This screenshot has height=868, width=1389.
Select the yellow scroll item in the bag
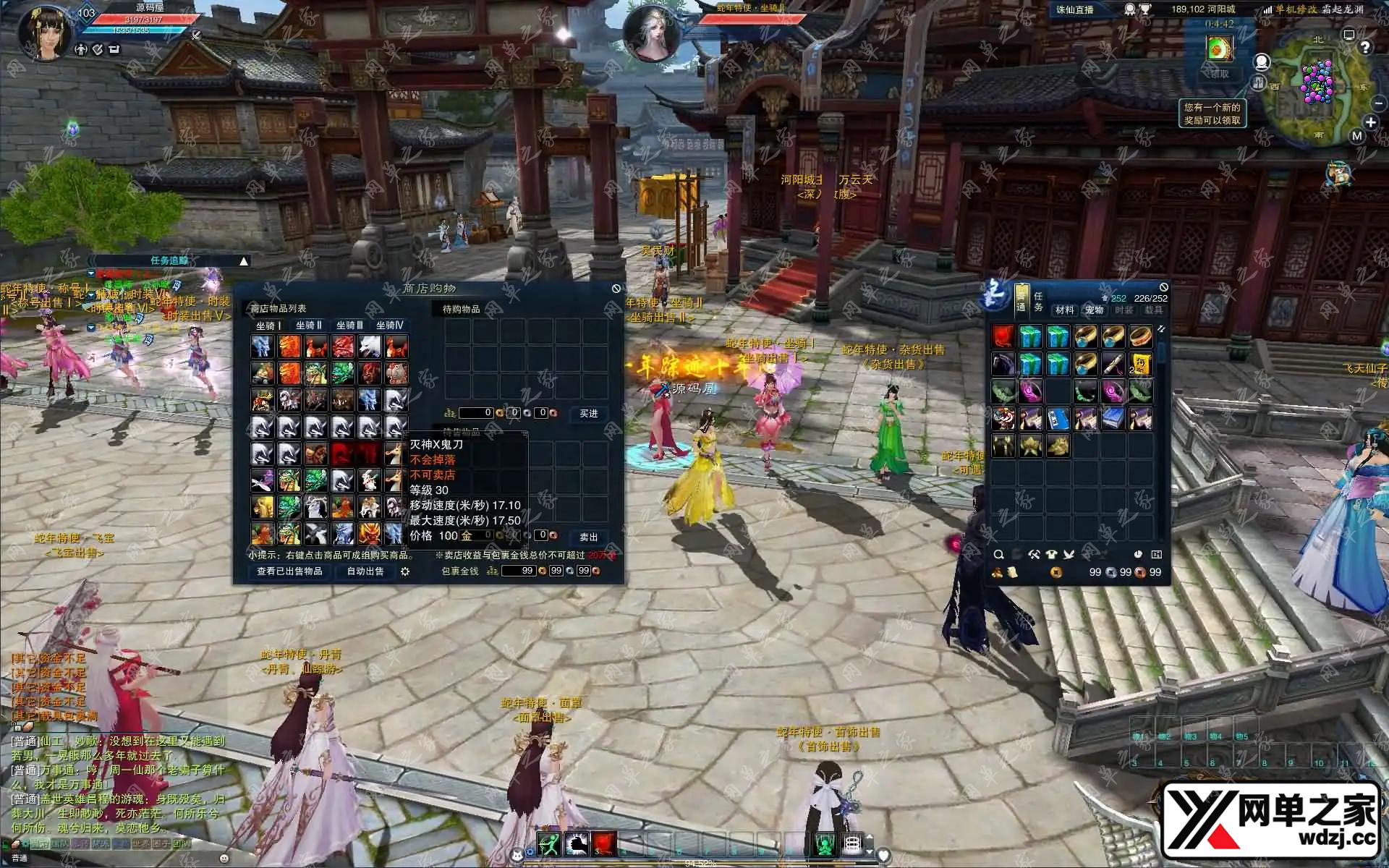click(1141, 364)
